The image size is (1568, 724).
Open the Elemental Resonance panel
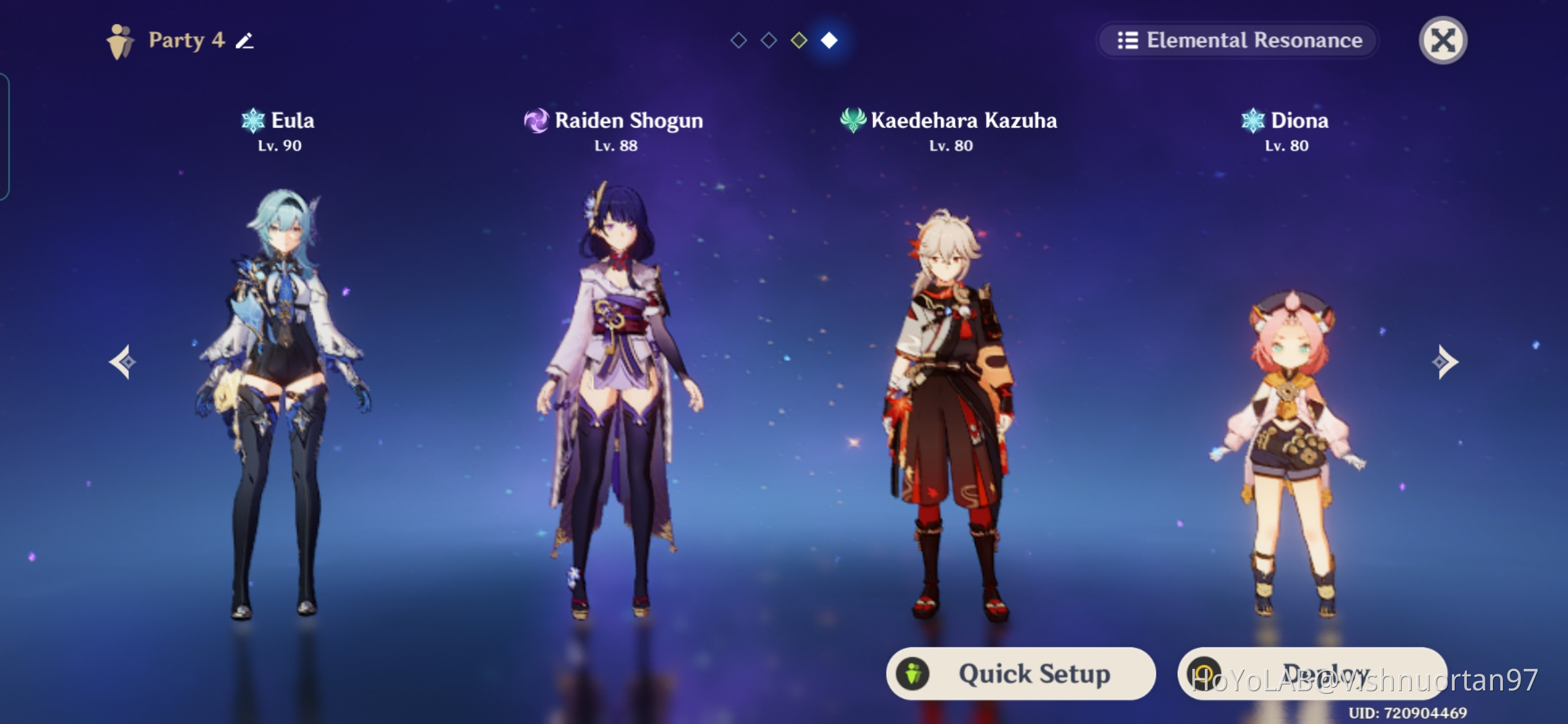(x=1238, y=40)
